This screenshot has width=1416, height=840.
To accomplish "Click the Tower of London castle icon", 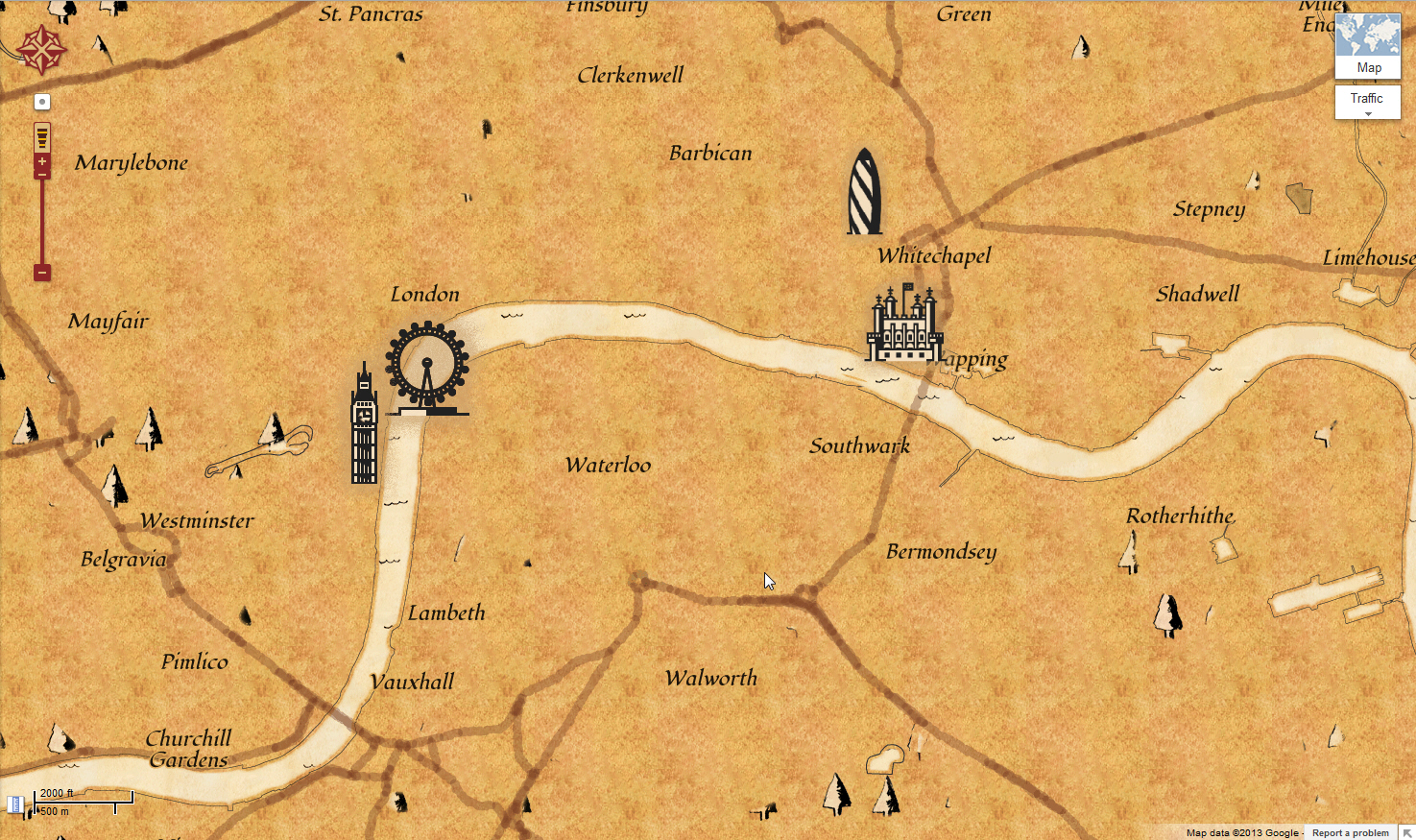I will coord(906,326).
